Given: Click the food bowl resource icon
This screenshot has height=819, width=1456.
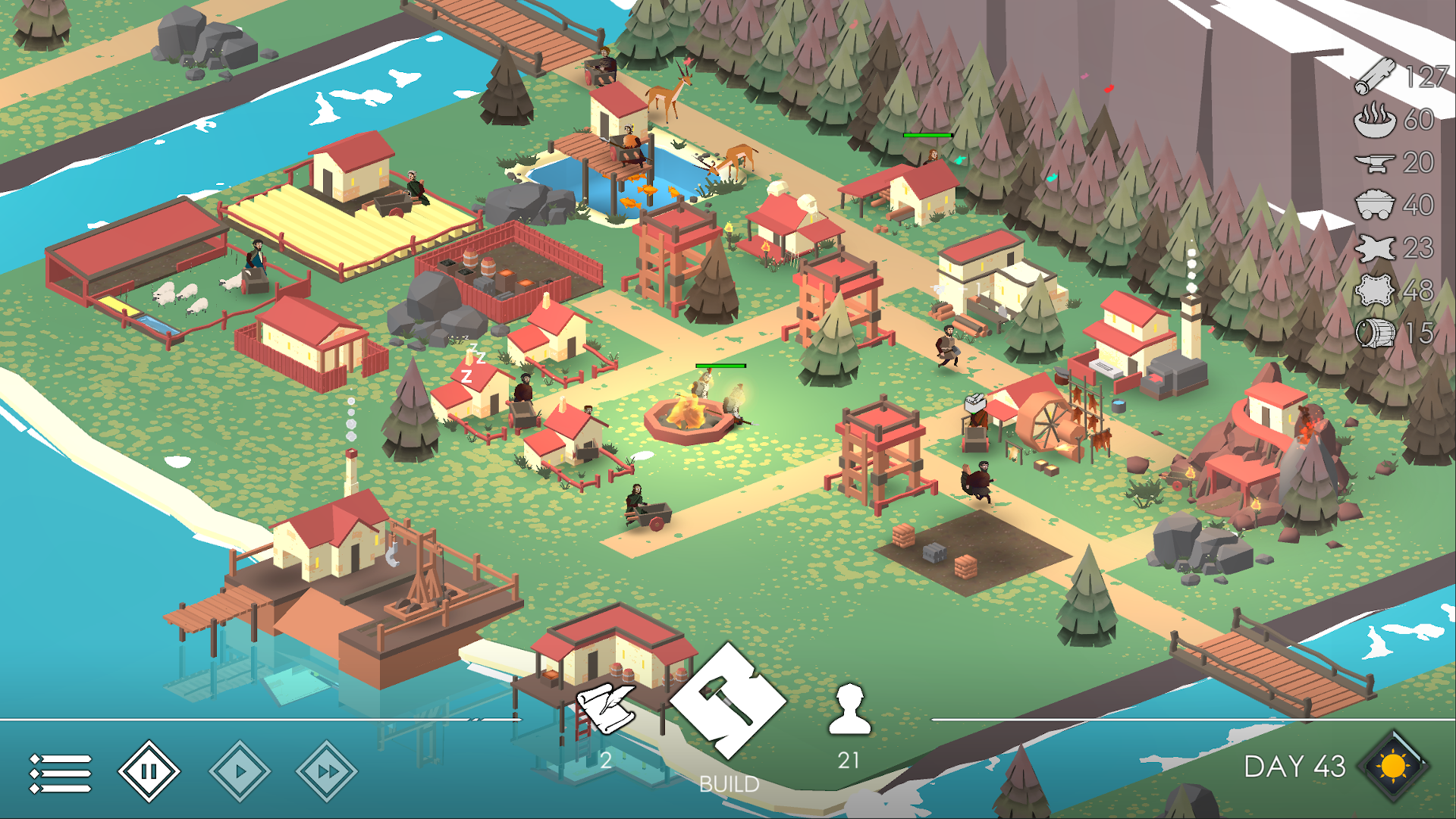Looking at the screenshot, I should [1378, 120].
